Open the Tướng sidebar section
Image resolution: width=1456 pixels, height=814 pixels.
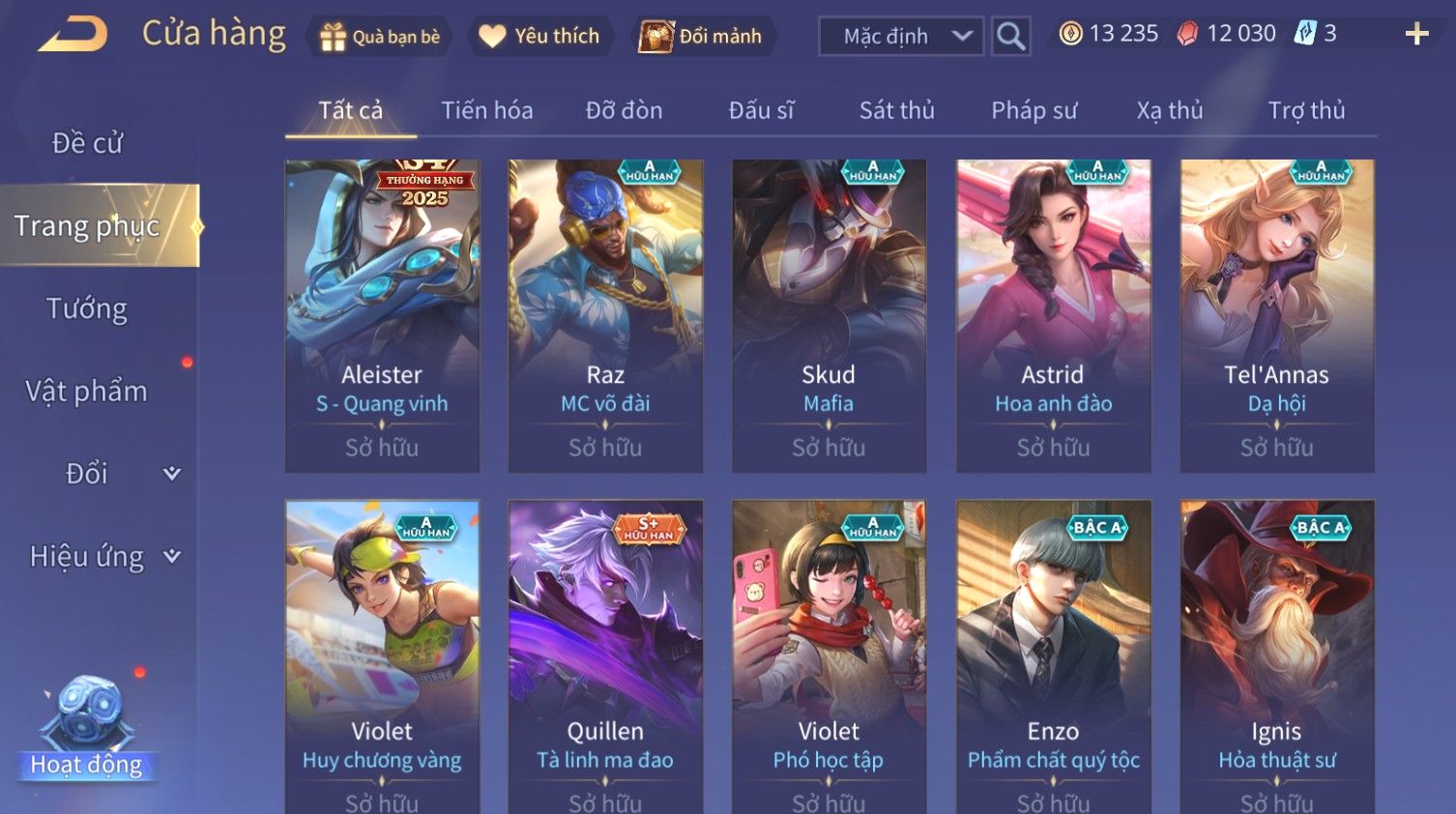[x=87, y=308]
